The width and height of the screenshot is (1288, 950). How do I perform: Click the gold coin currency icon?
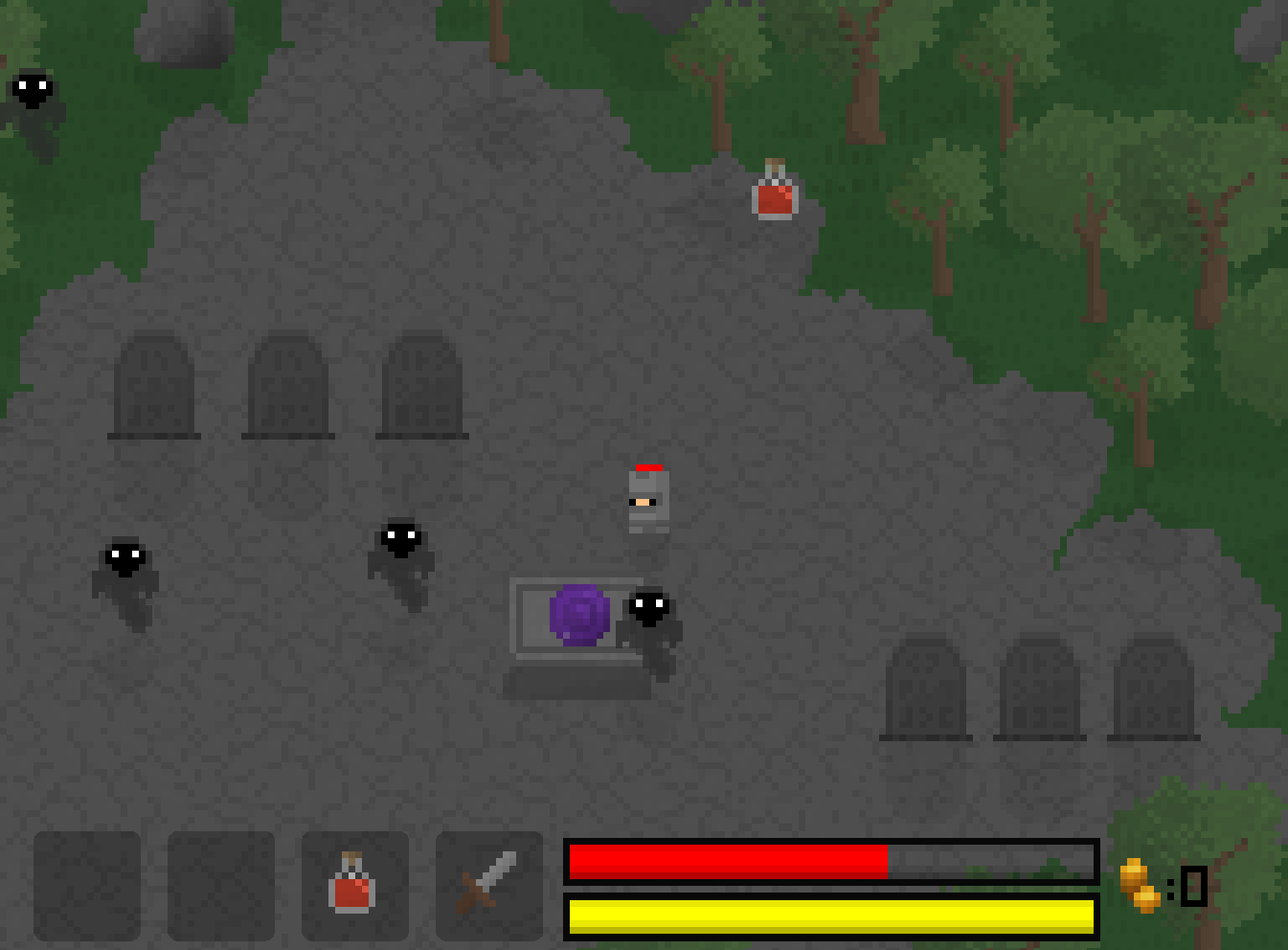point(1140,884)
